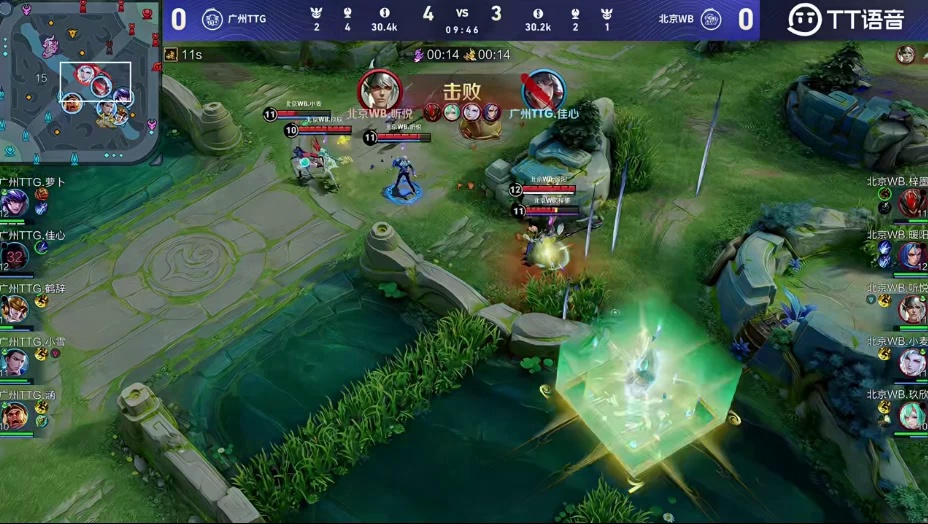Choose the 北京WB.暖阳 hero portrait
The height and width of the screenshot is (524, 928).
point(912,256)
